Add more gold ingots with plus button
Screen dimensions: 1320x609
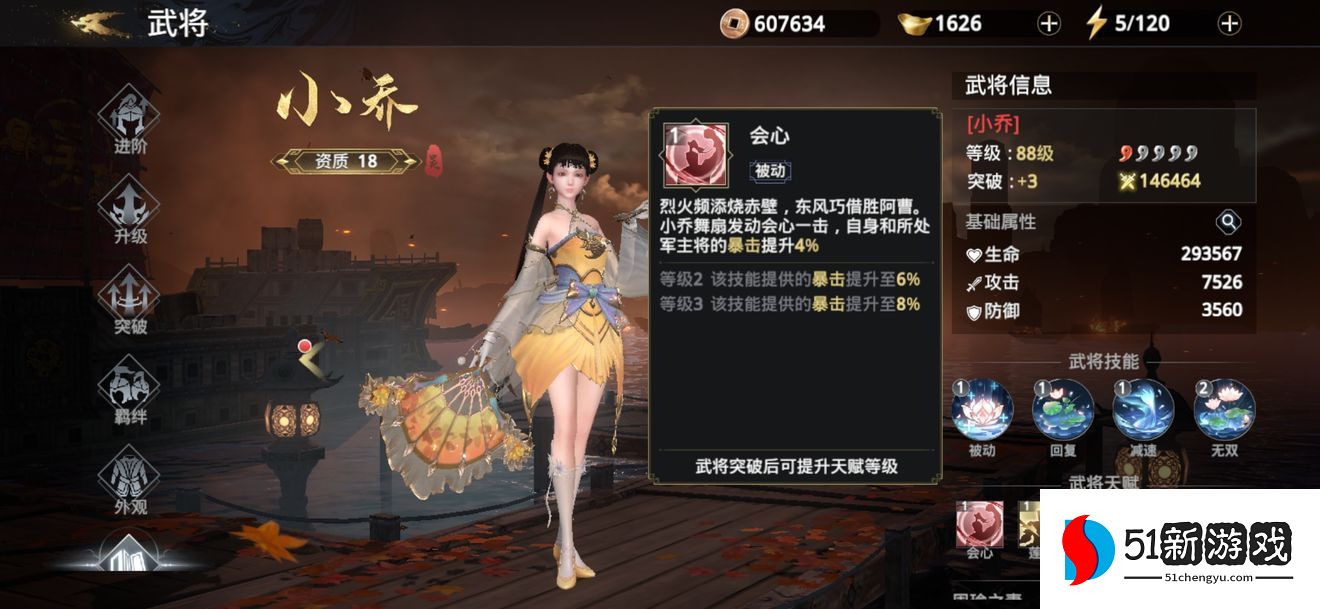[1048, 24]
